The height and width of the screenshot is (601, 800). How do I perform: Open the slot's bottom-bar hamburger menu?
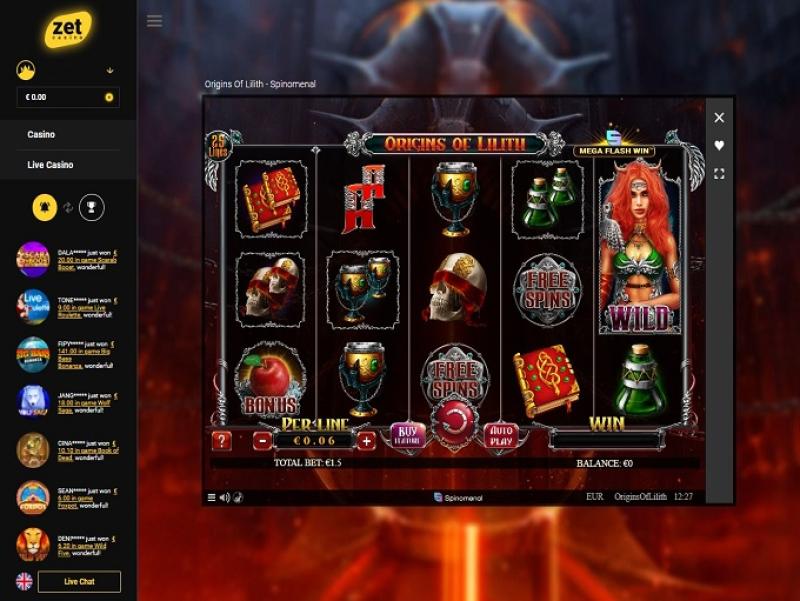[211, 498]
